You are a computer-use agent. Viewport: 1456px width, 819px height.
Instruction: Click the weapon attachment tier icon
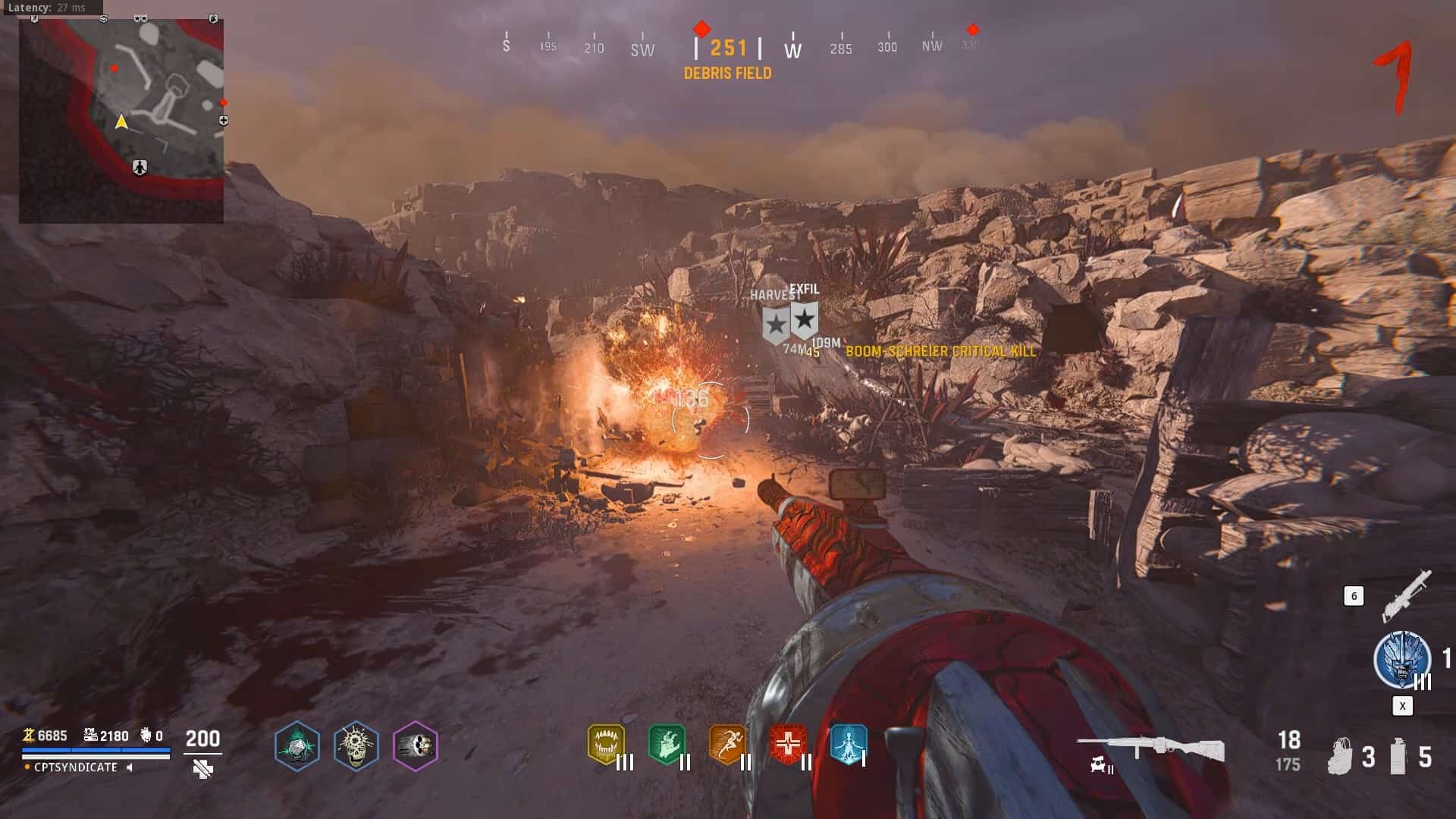pos(1101,767)
